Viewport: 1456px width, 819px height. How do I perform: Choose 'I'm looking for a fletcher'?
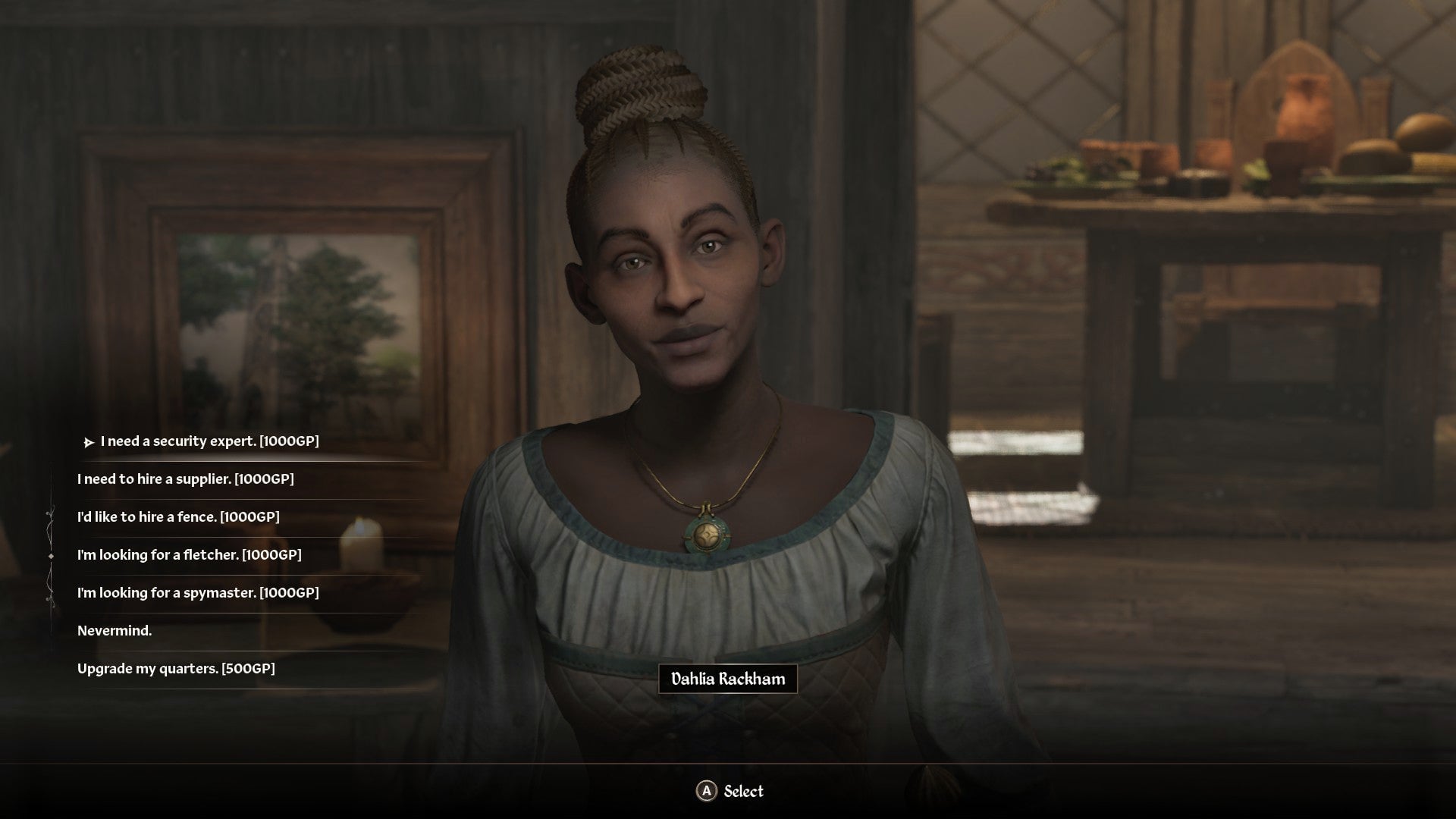point(190,554)
